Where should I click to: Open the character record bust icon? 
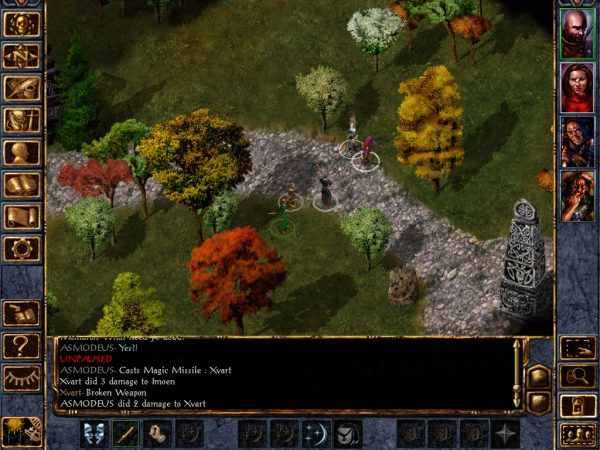(22, 153)
